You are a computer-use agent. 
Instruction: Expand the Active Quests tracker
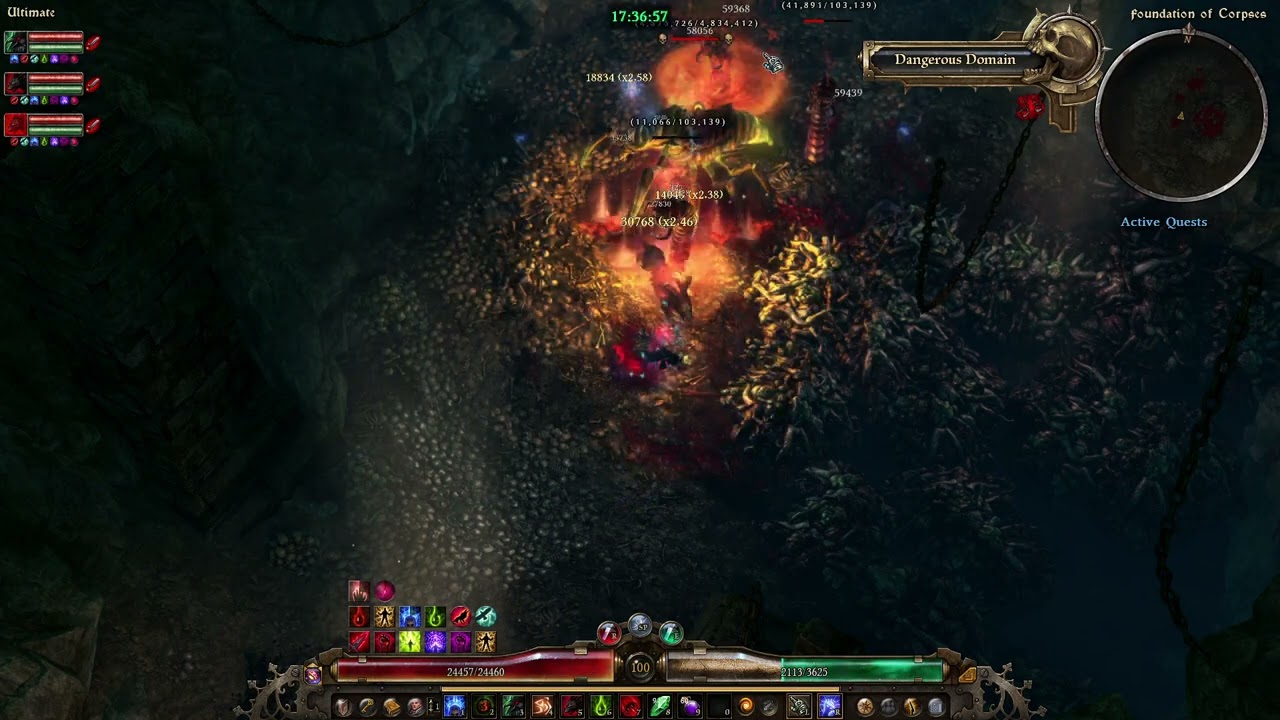(x=1163, y=222)
